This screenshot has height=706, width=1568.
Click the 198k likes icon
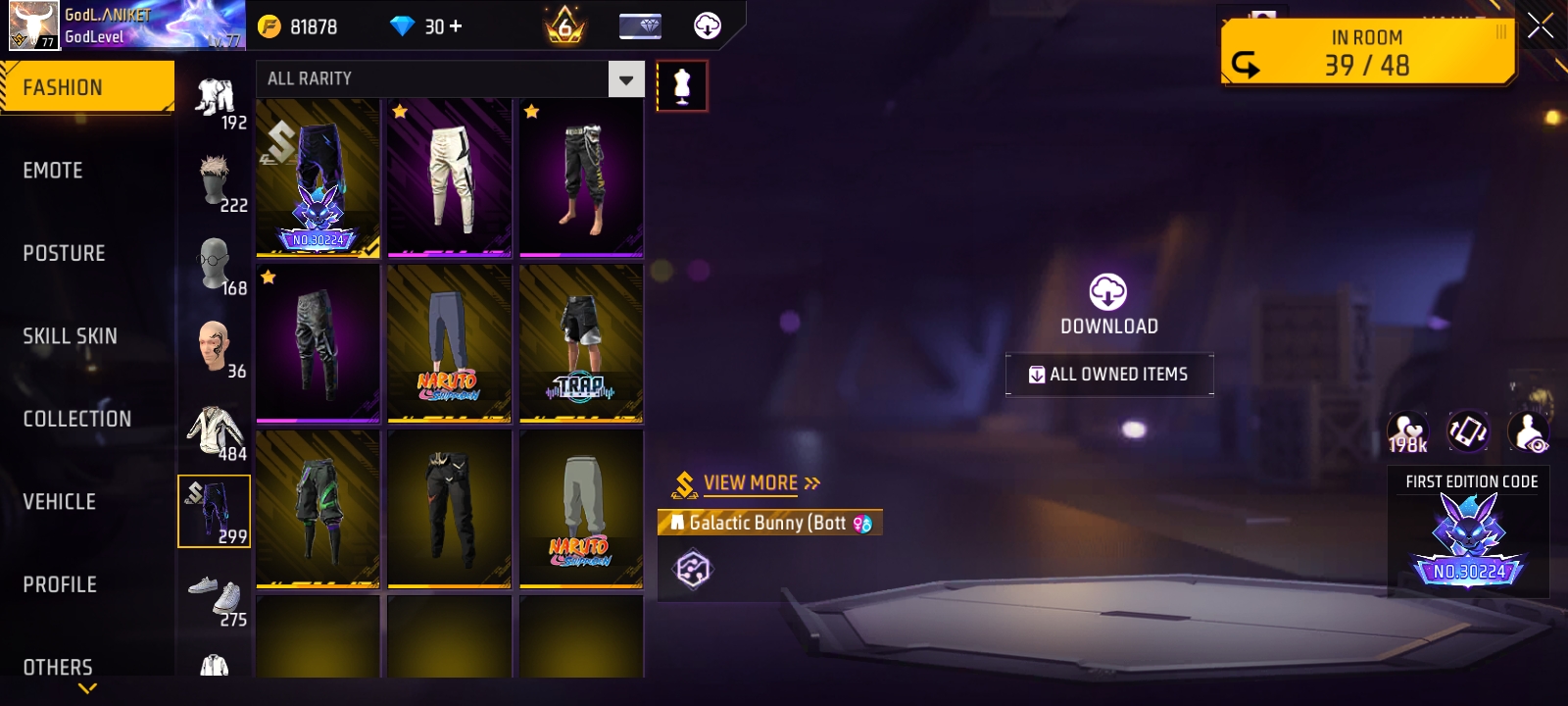1409,430
